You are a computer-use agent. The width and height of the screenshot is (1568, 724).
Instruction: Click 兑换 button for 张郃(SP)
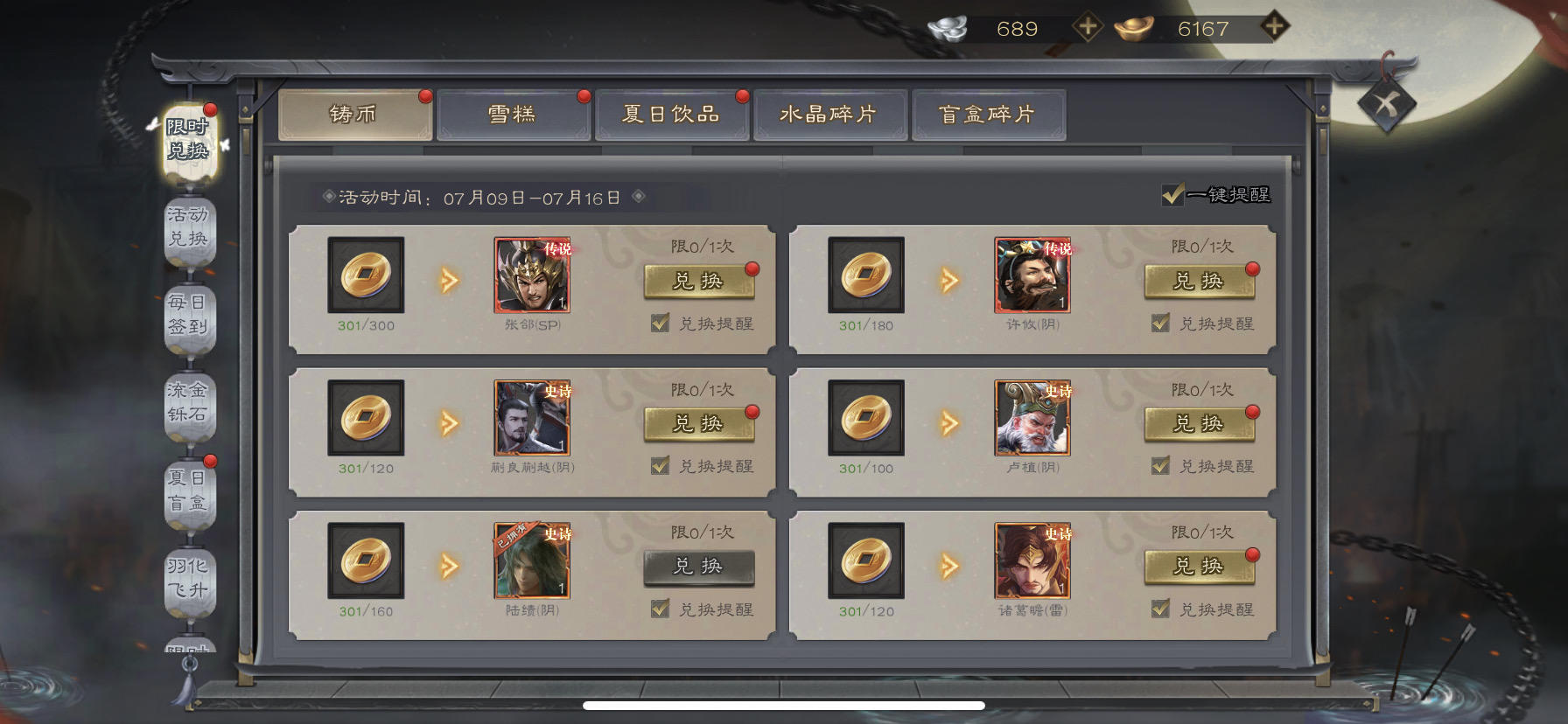[x=697, y=282]
